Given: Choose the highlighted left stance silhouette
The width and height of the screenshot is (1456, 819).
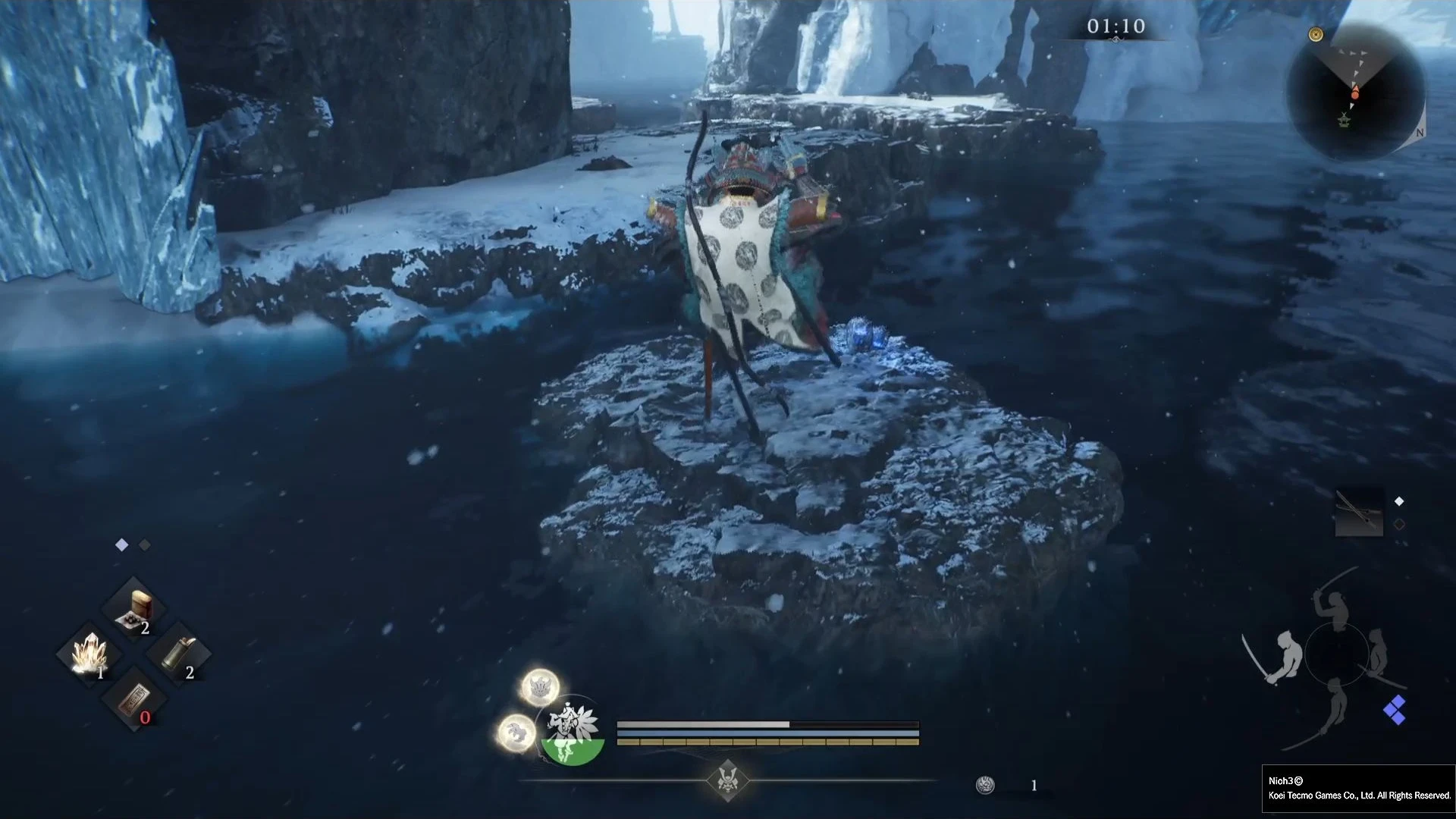Looking at the screenshot, I should point(1282,656).
